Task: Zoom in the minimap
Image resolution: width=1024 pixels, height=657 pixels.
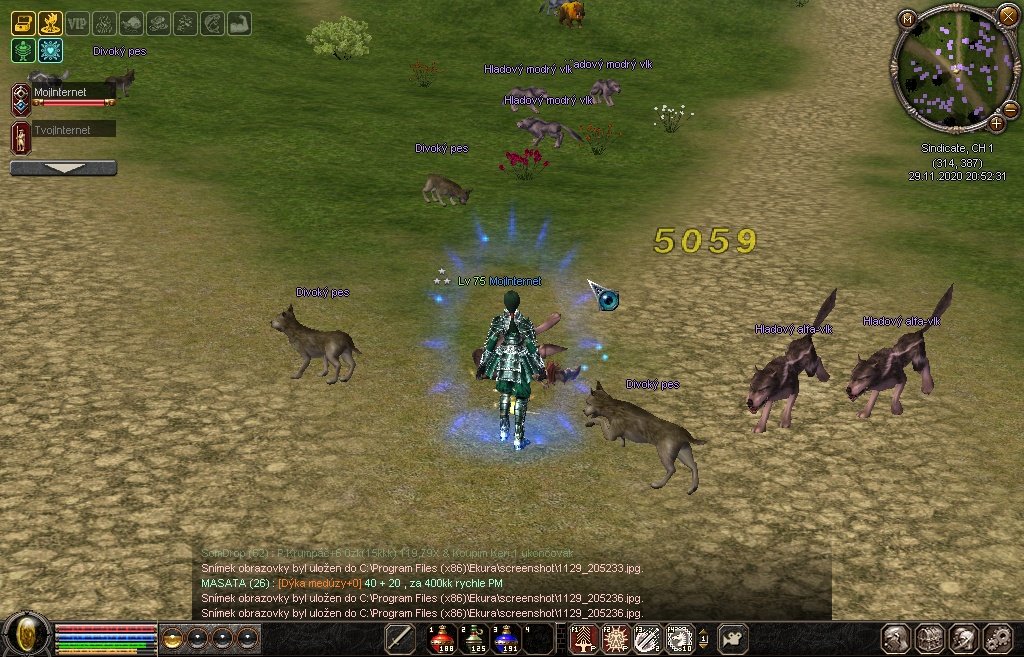Action: pyautogui.click(x=996, y=124)
